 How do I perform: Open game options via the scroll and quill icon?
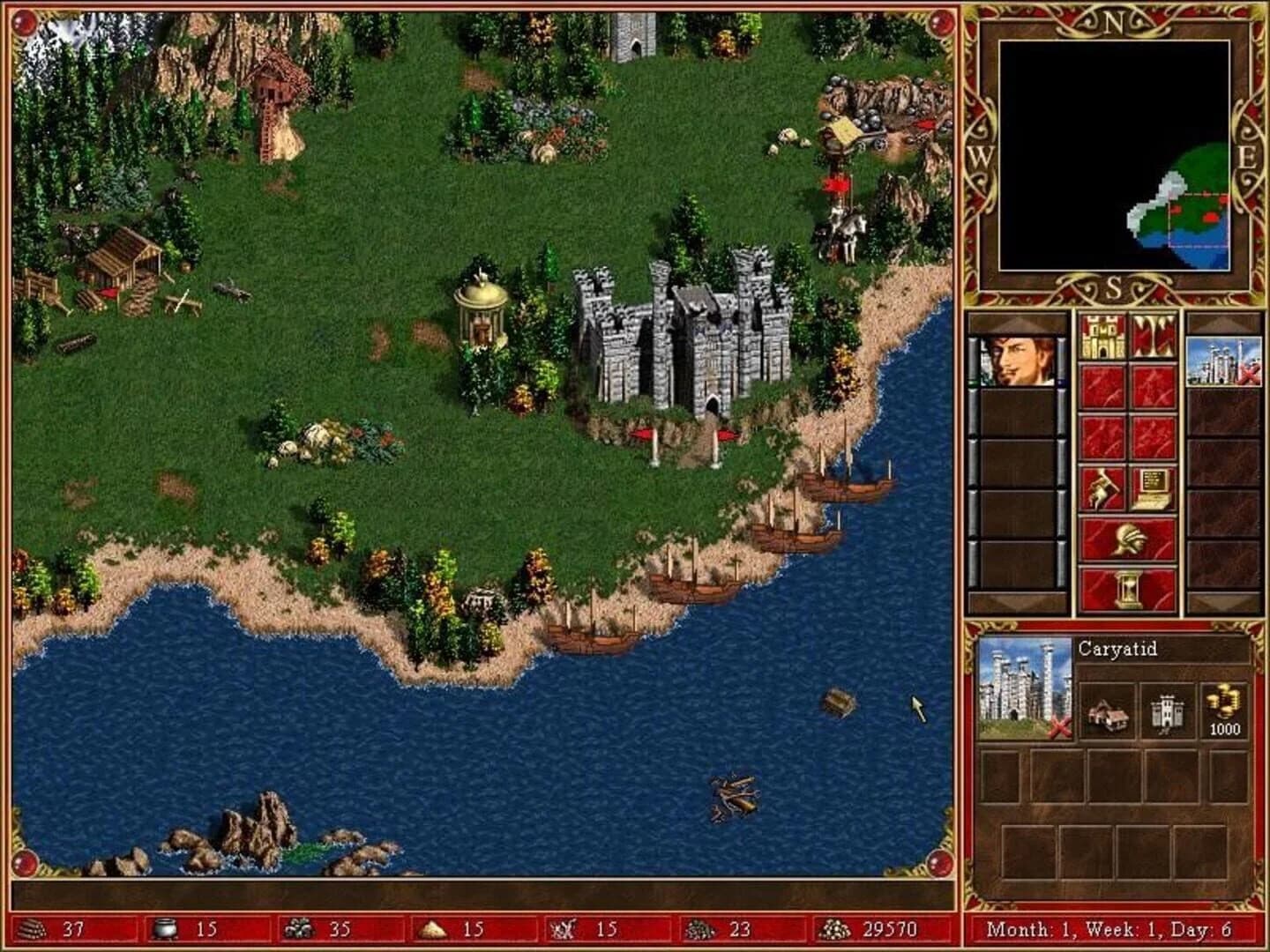pos(1151,489)
